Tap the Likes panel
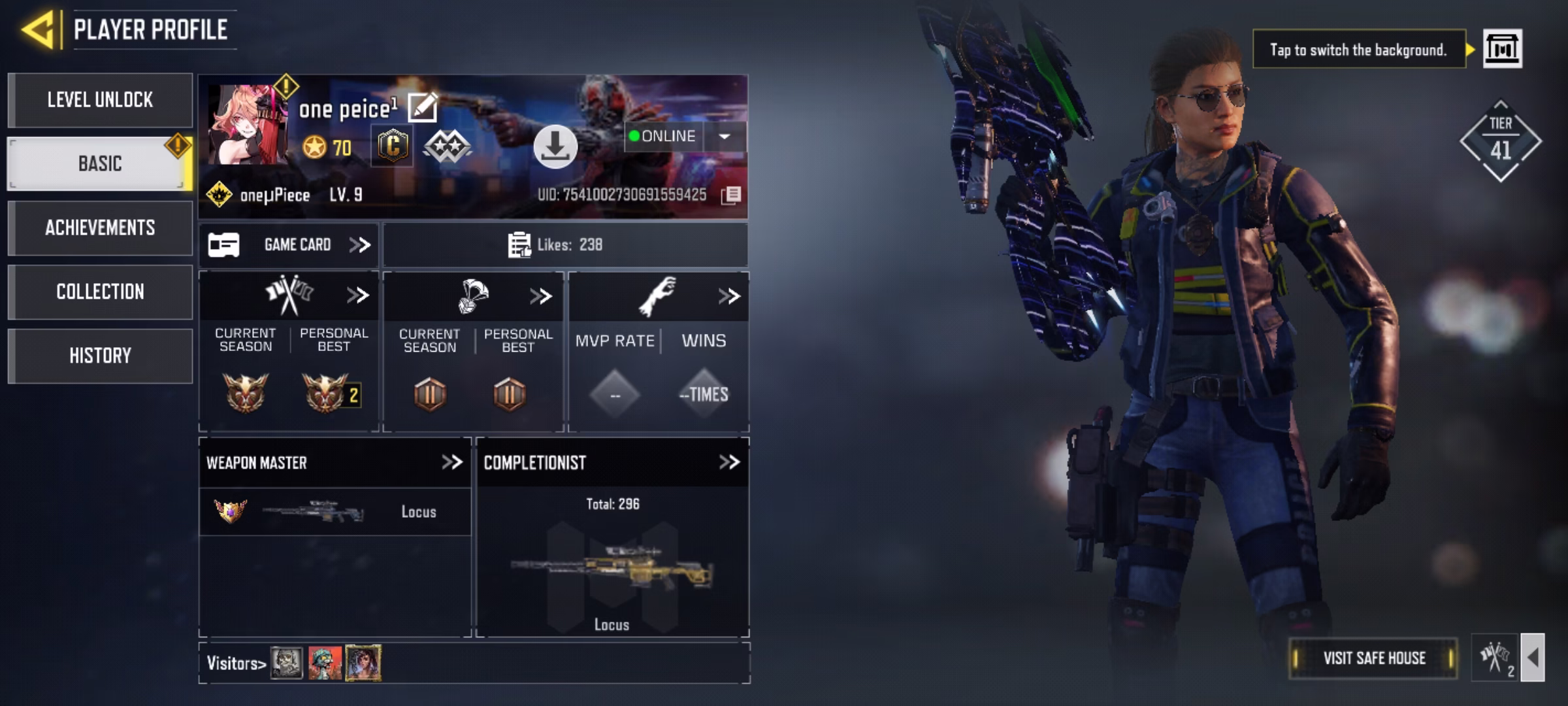 (564, 245)
